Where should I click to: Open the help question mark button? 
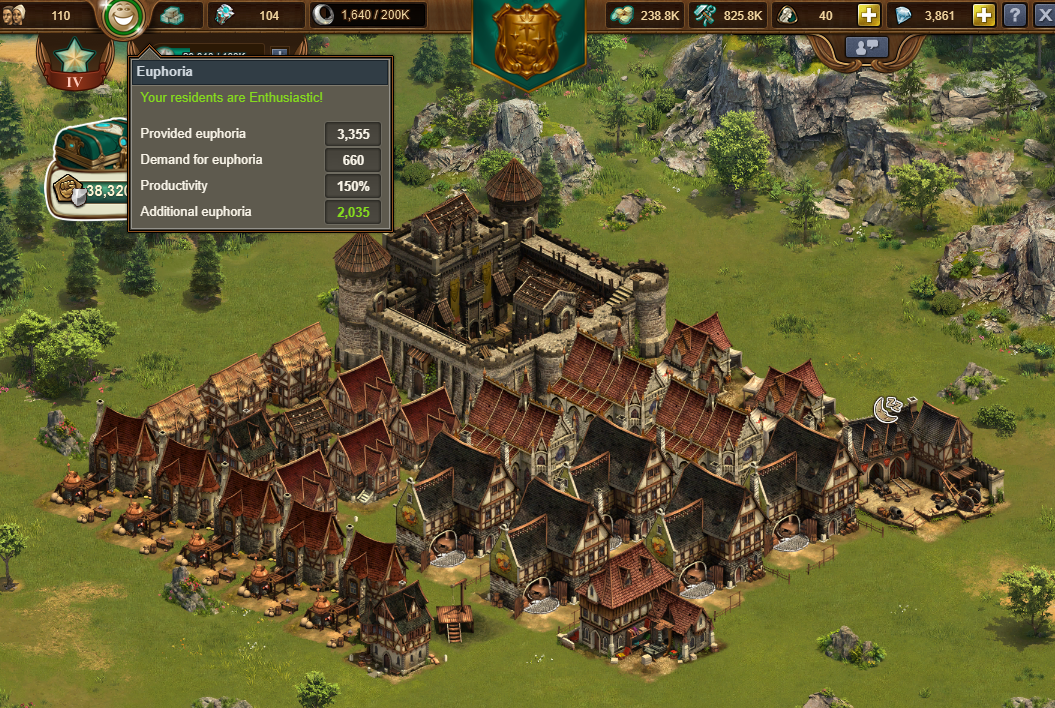(x=1014, y=15)
